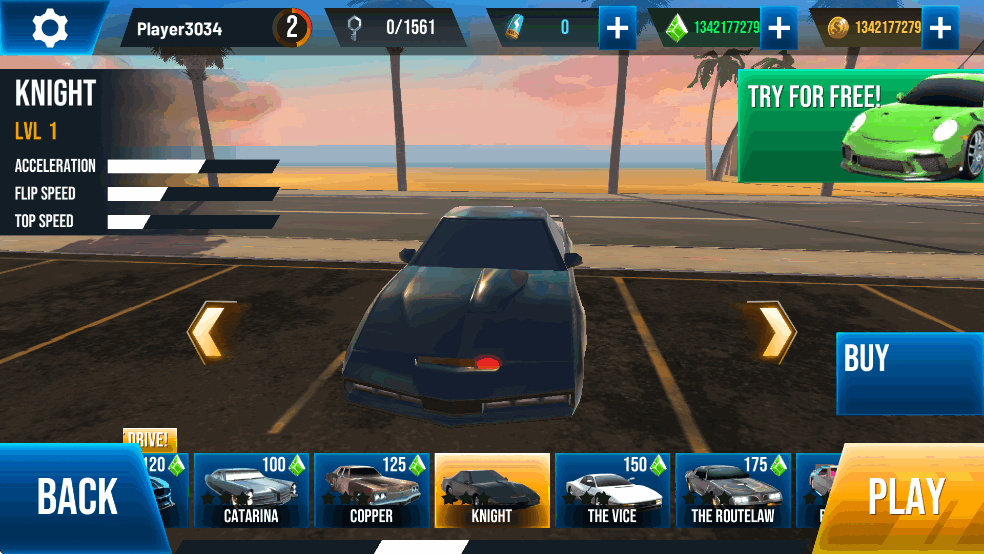The width and height of the screenshot is (984, 554).
Task: Add gold coins with the plus button
Action: [940, 28]
